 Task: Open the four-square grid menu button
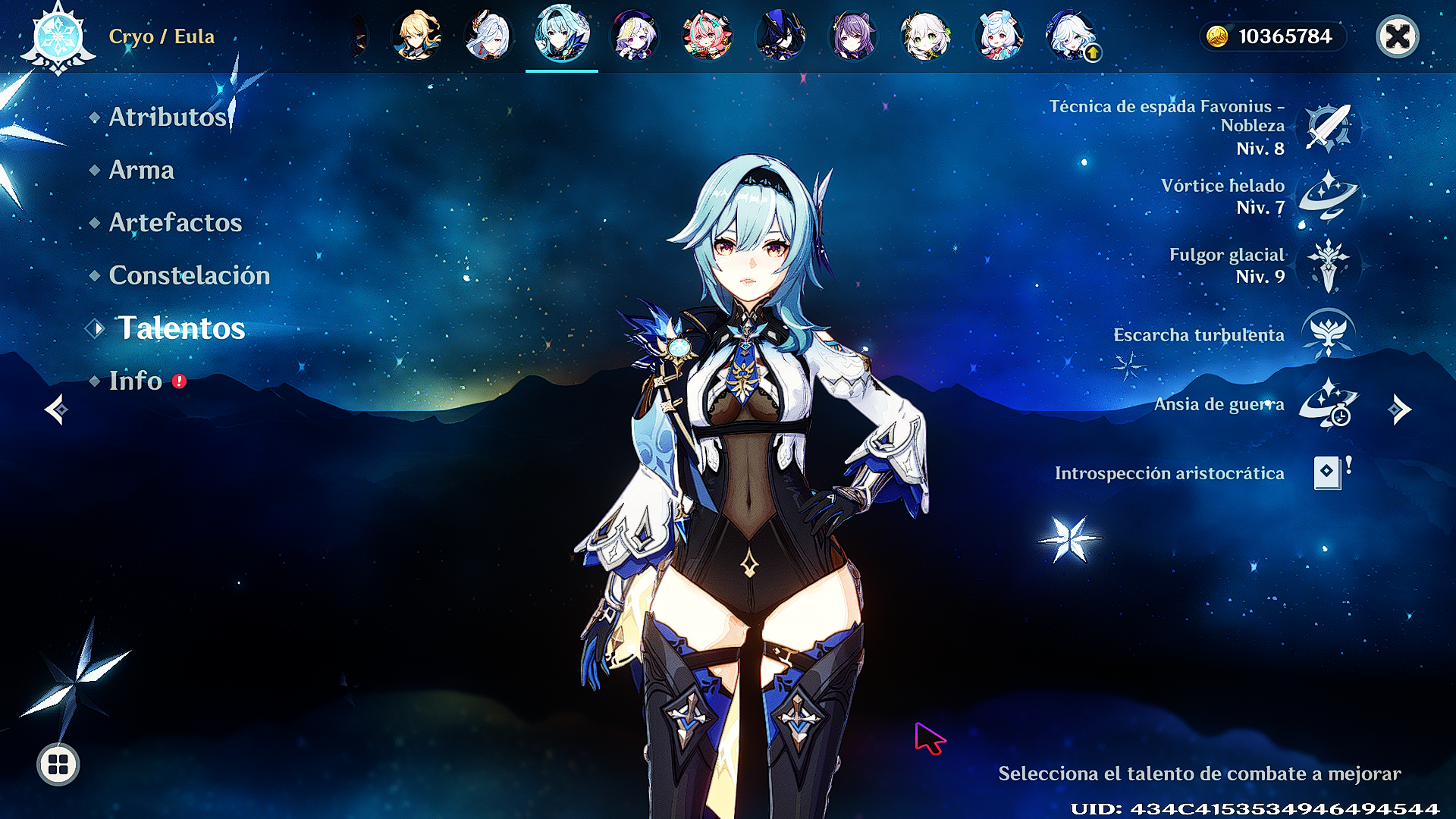[58, 764]
